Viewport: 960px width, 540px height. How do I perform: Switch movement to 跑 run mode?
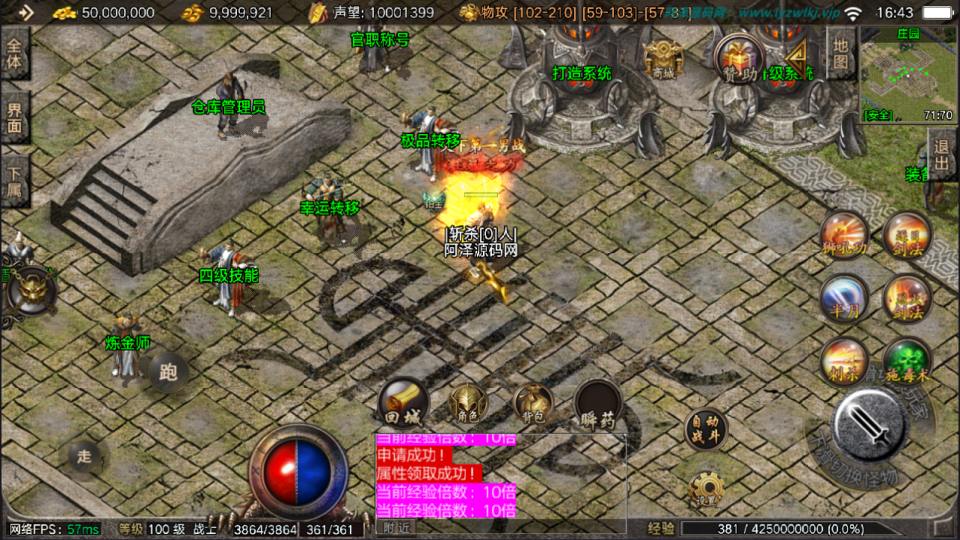click(x=167, y=372)
